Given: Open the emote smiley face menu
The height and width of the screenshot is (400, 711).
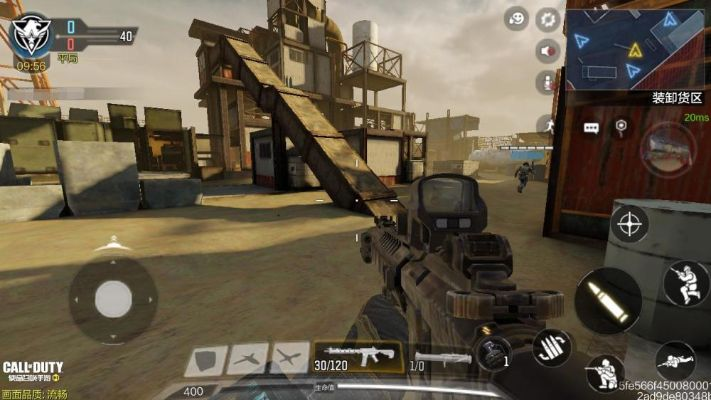Looking at the screenshot, I should tap(517, 18).
